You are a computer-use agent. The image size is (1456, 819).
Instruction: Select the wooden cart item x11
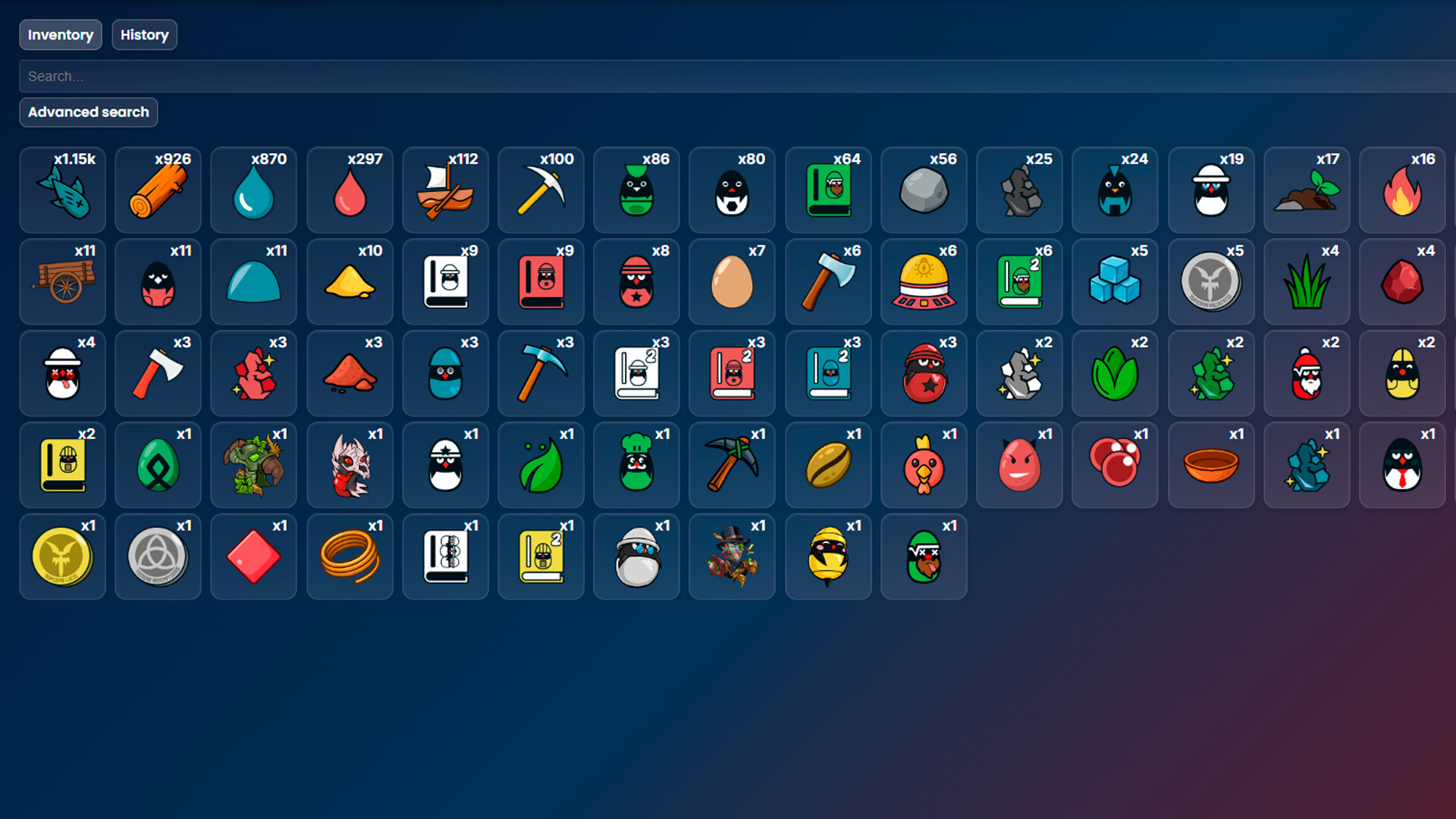click(x=62, y=281)
